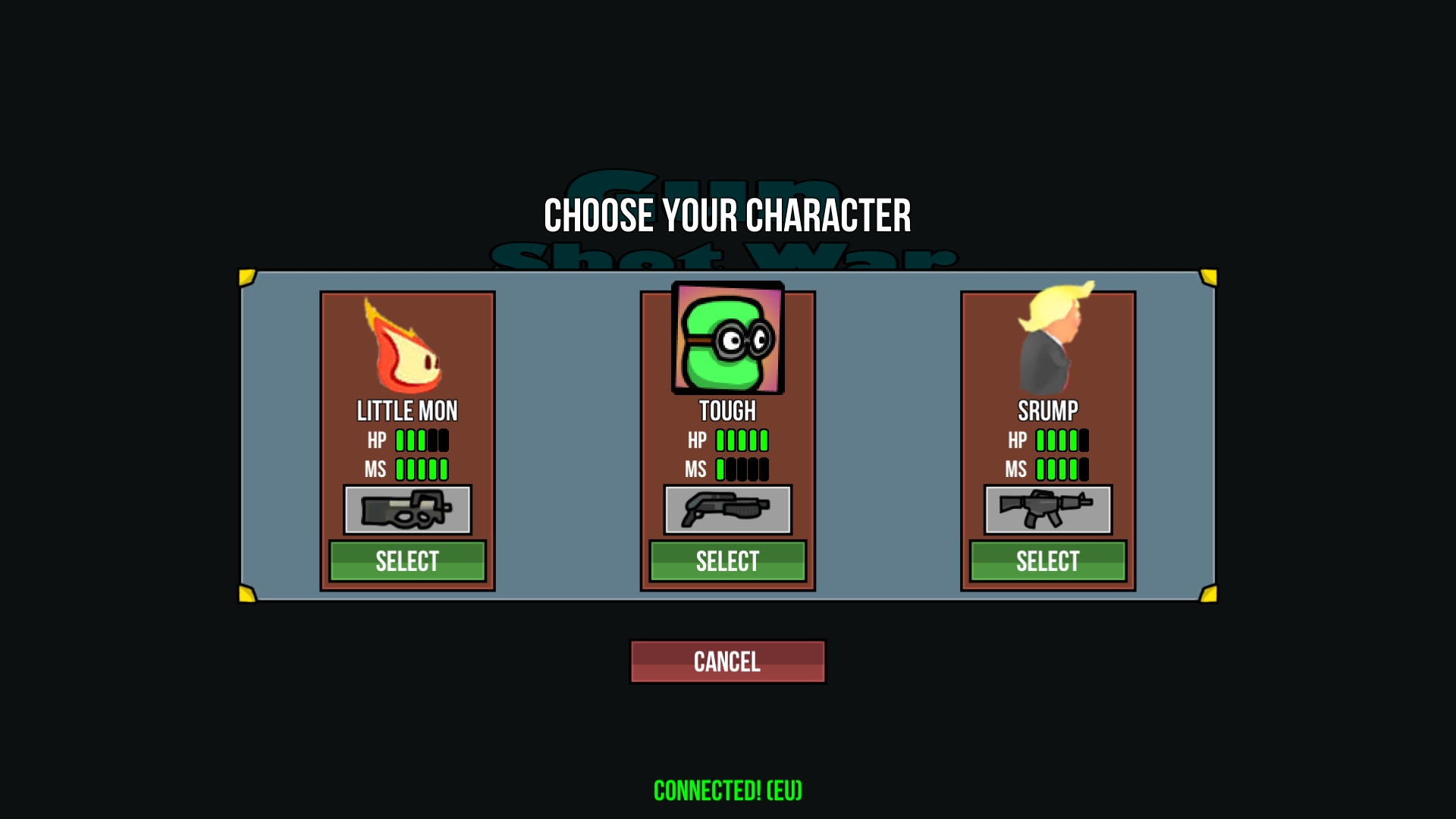Click Little Mon's HP bar

[x=421, y=440]
